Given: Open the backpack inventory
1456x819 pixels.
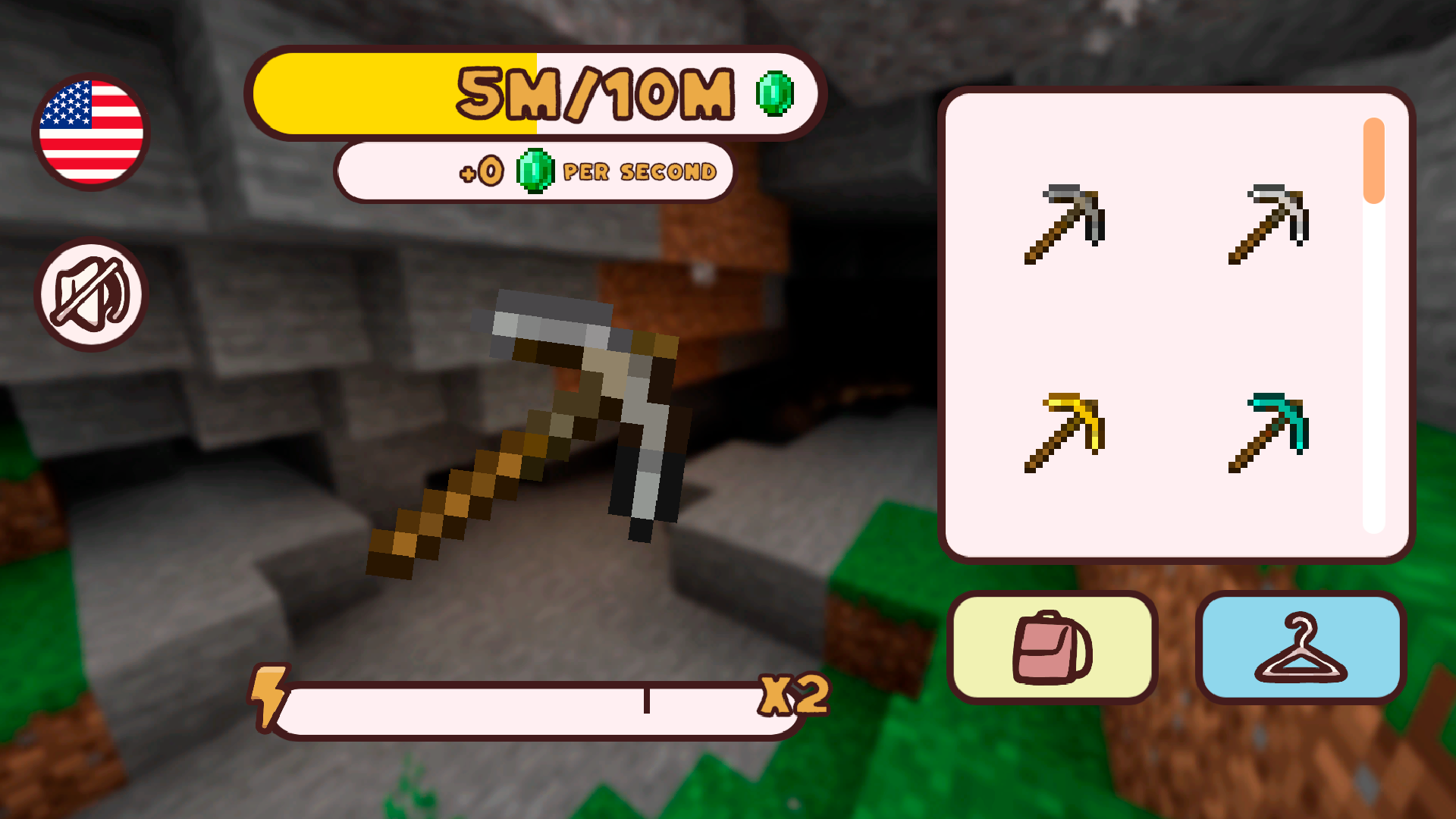Looking at the screenshot, I should (x=1053, y=648).
